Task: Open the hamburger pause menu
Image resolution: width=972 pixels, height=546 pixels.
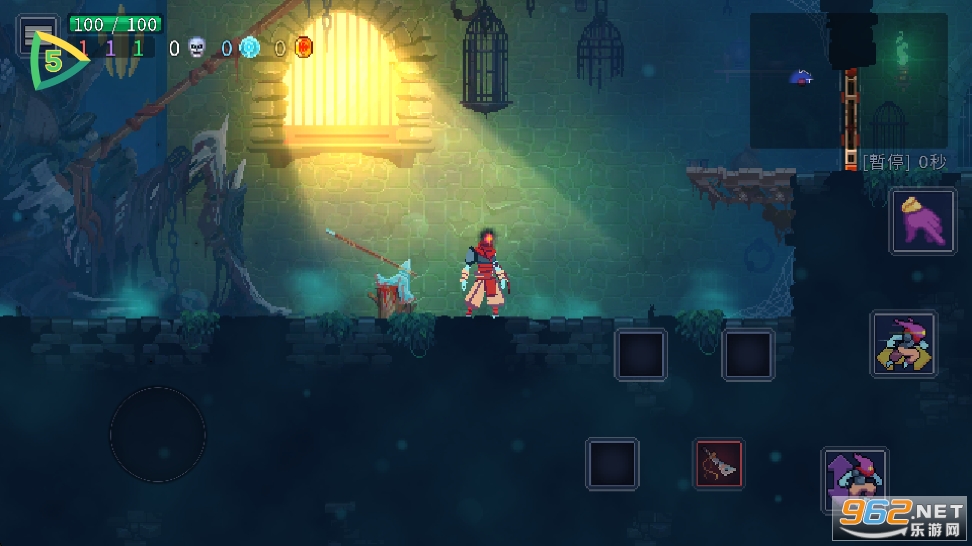Action: (x=36, y=31)
